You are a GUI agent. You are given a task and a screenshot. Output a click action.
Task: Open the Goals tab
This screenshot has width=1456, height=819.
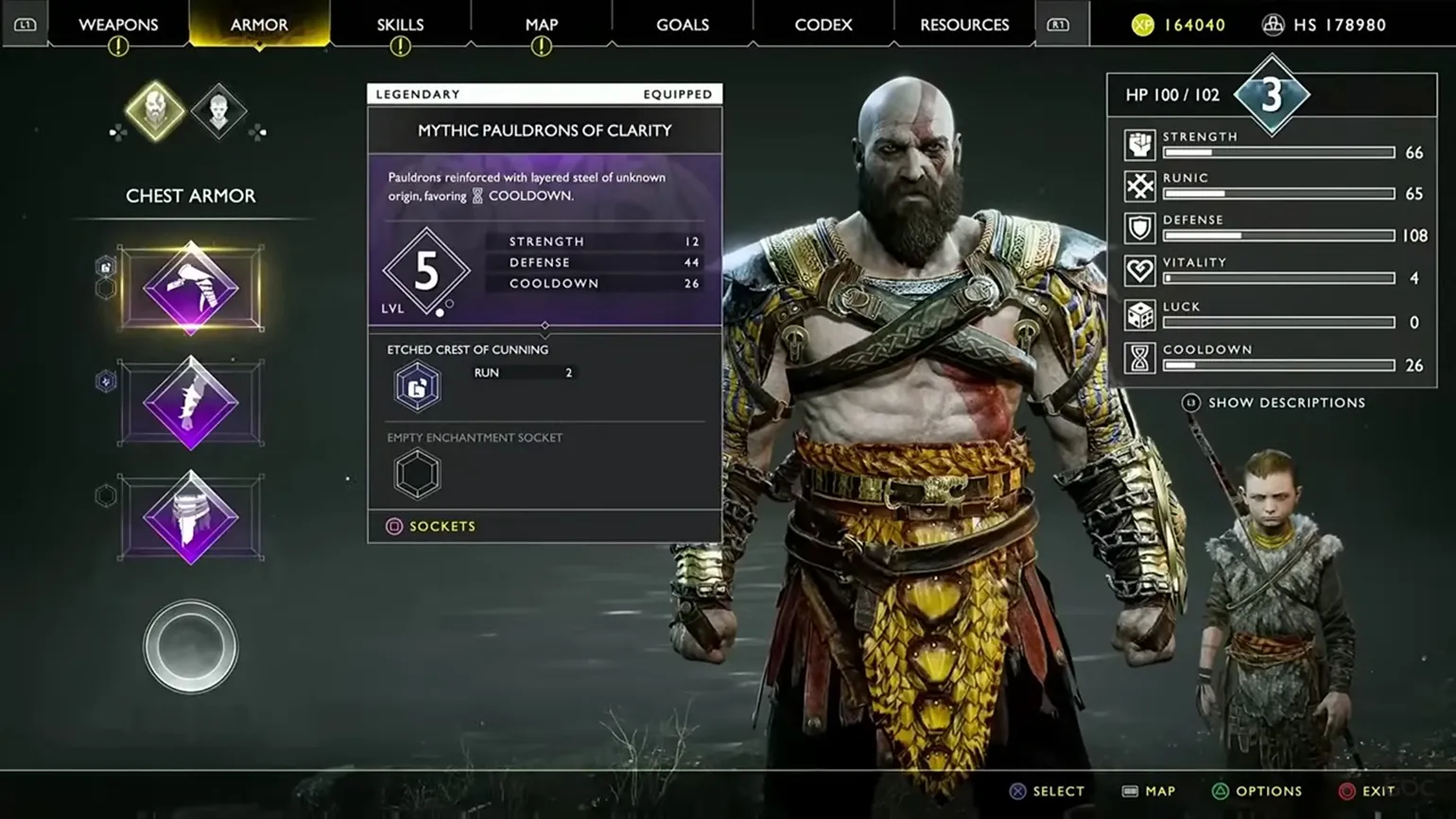(683, 25)
